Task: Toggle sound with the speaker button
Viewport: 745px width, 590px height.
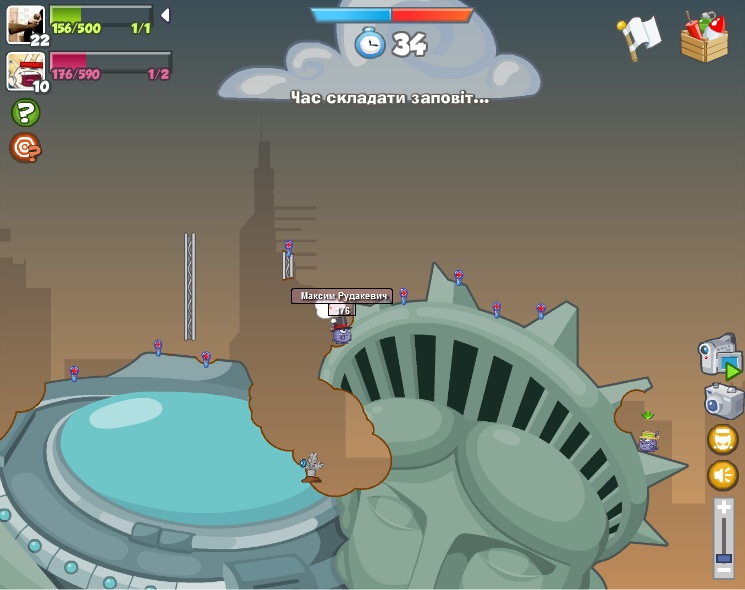Action: point(723,475)
